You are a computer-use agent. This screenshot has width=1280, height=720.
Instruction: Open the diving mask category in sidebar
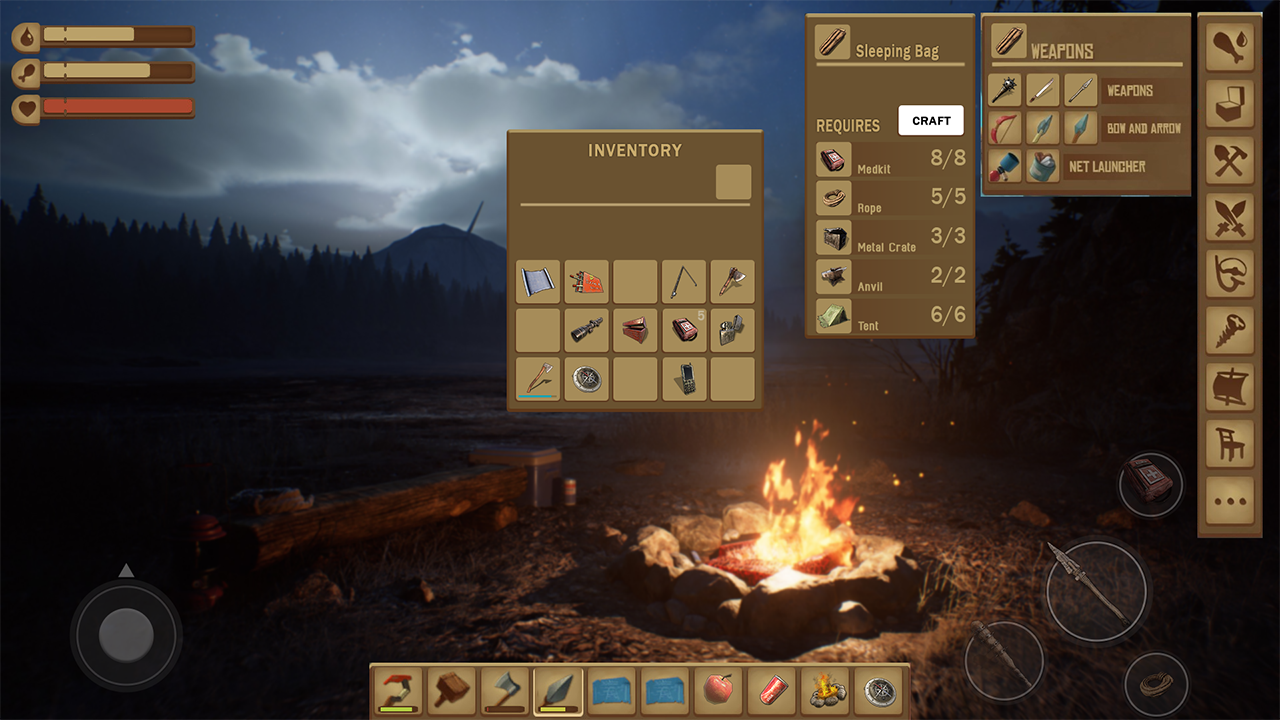pyautogui.click(x=1229, y=273)
